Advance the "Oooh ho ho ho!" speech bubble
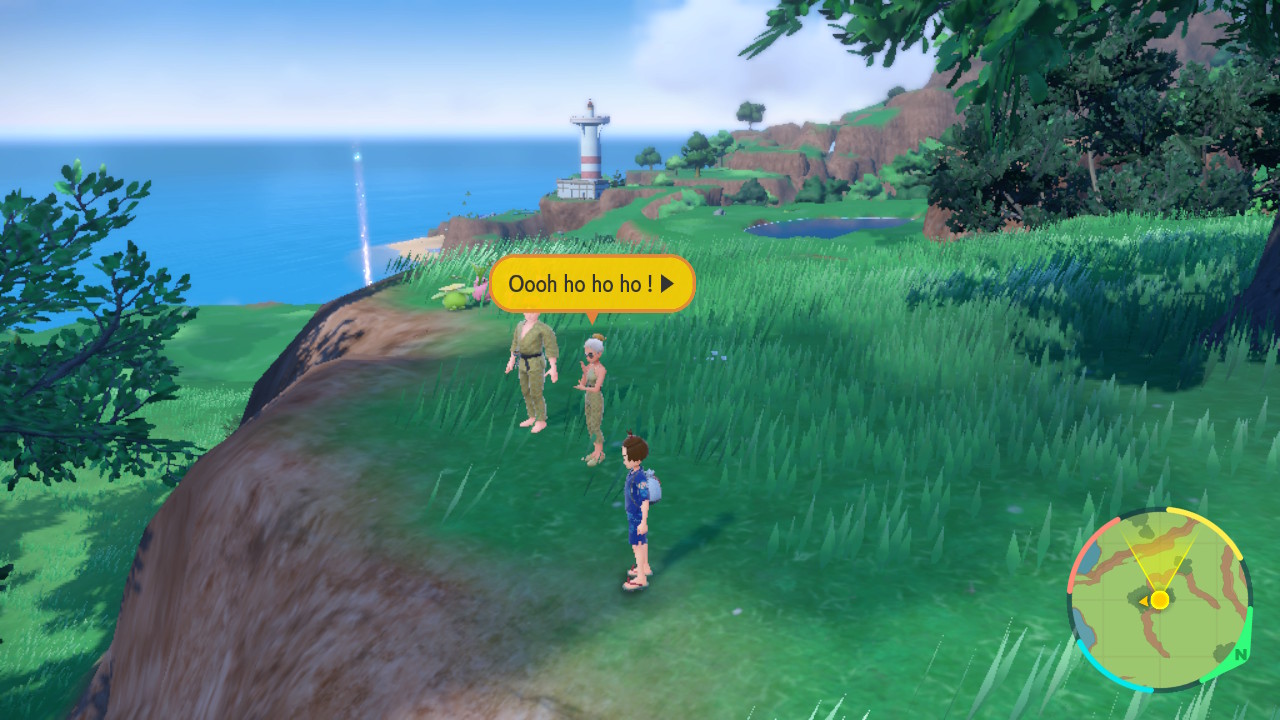1280x720 pixels. point(667,284)
